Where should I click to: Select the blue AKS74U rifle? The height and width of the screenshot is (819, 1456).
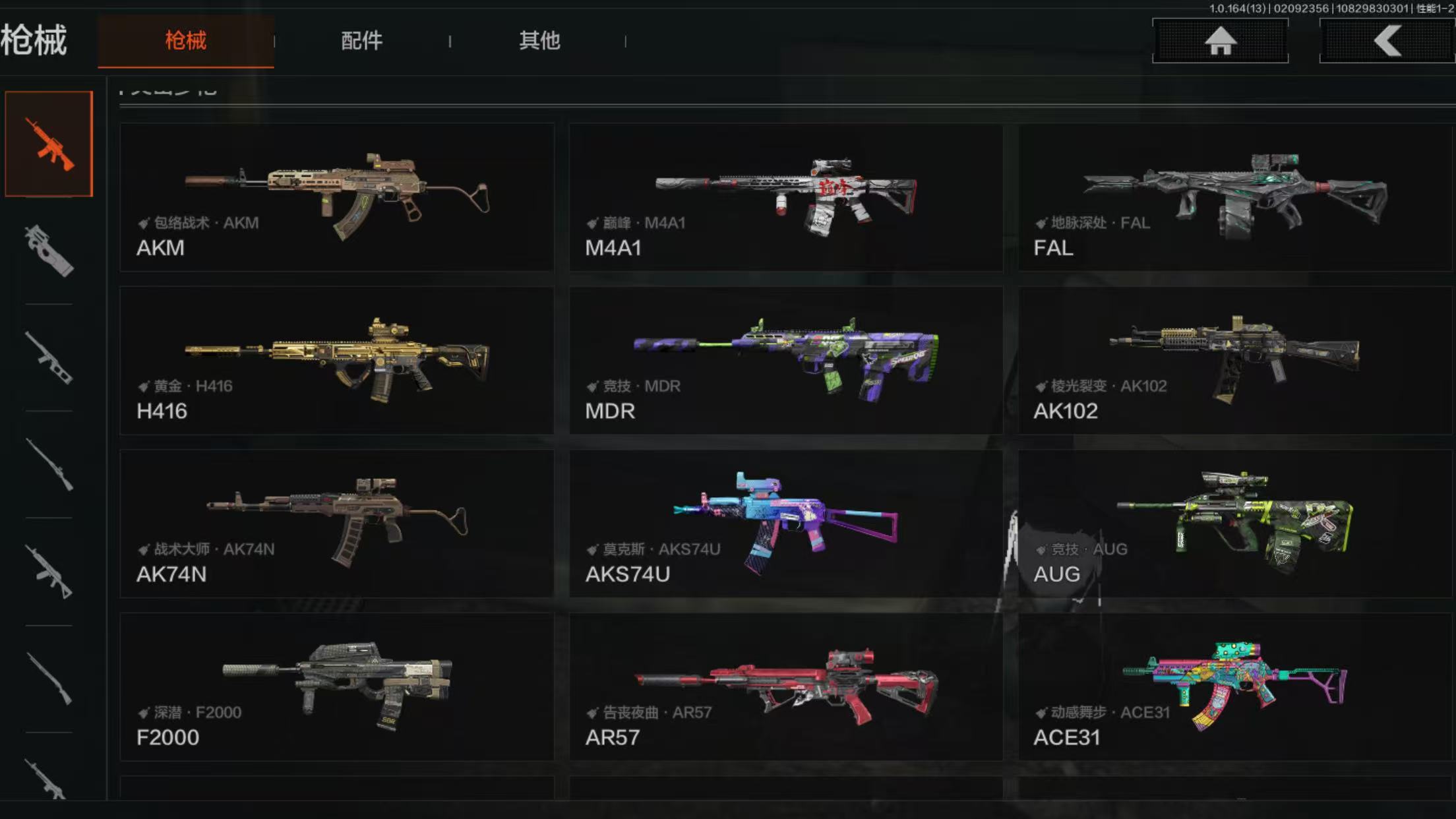785,524
